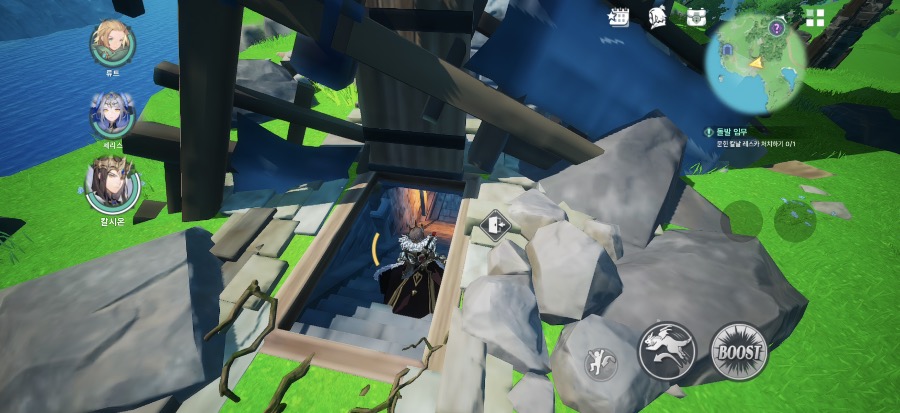
Task: Choose the dark-haired crowned character portrait
Action: point(112,182)
